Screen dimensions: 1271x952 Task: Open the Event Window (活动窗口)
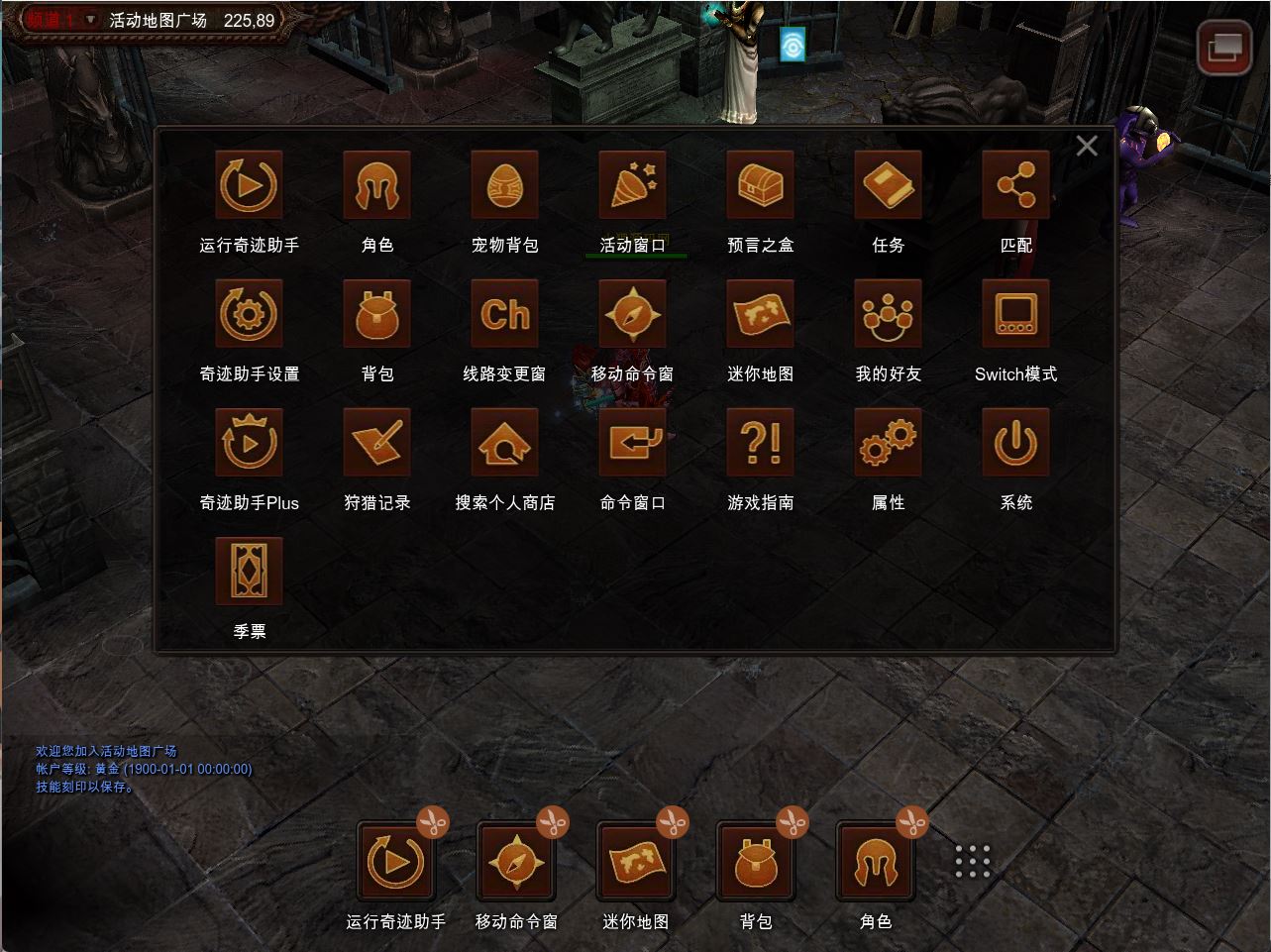click(633, 185)
